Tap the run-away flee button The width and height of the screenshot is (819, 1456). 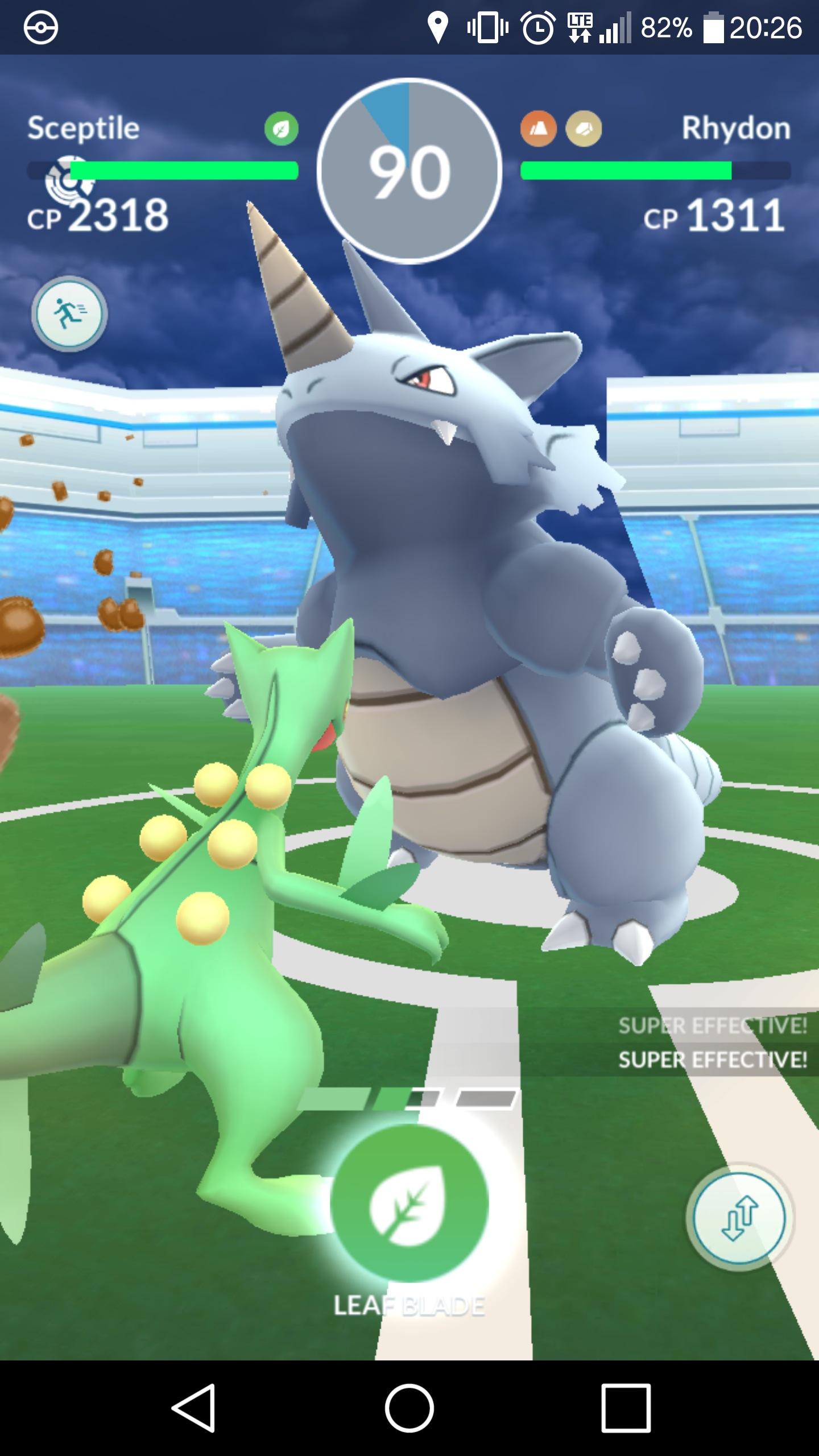coord(69,314)
